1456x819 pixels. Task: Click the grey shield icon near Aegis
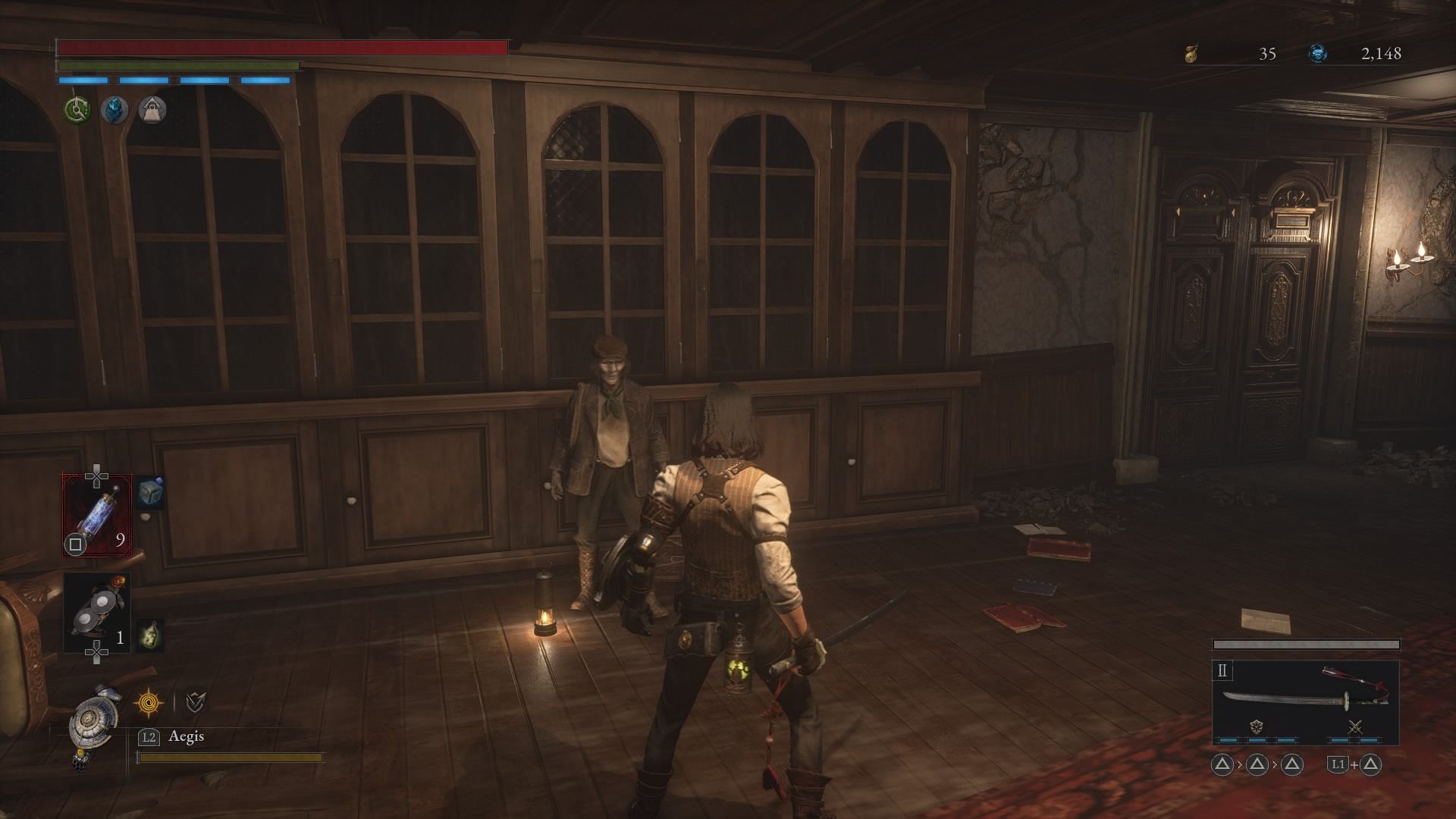[x=196, y=702]
